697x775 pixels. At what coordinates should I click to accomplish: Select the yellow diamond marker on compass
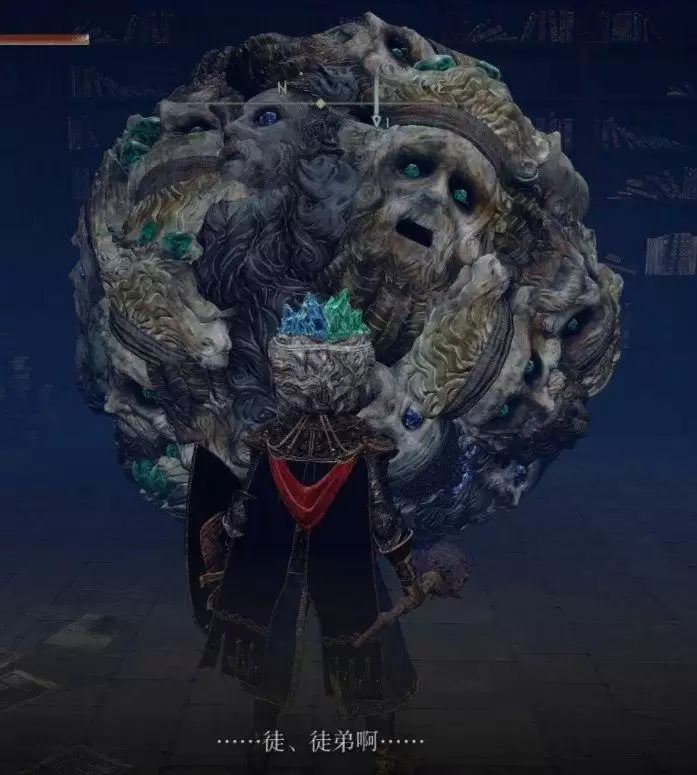pos(320,103)
